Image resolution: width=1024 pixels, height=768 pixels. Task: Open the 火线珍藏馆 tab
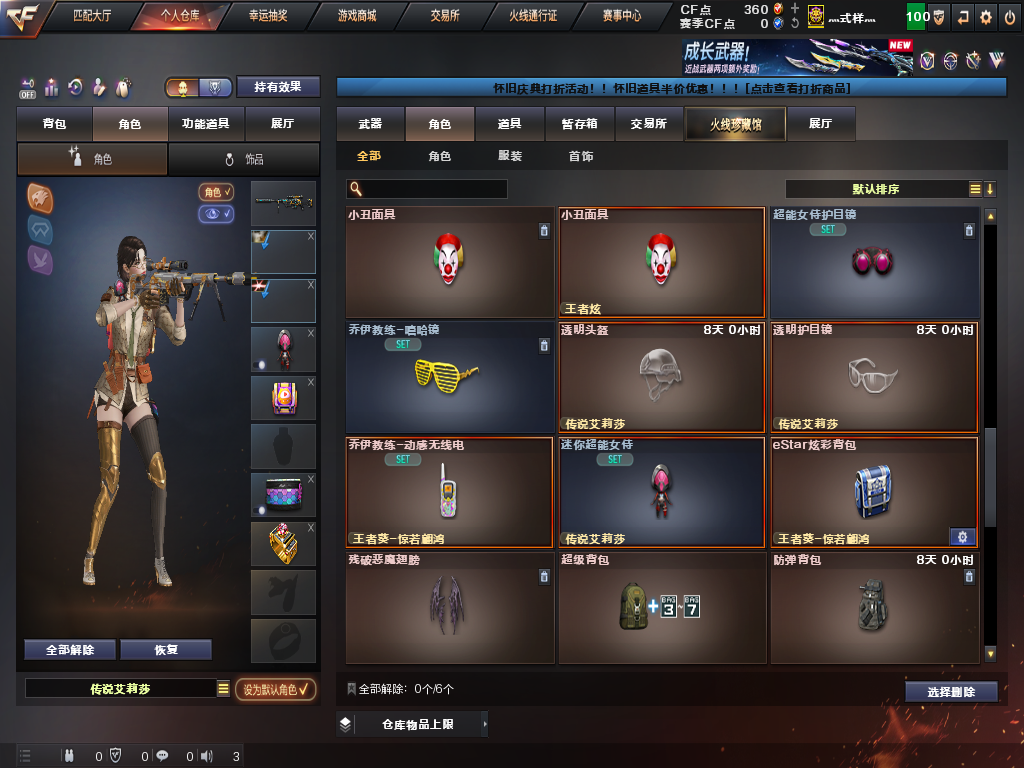click(x=735, y=124)
